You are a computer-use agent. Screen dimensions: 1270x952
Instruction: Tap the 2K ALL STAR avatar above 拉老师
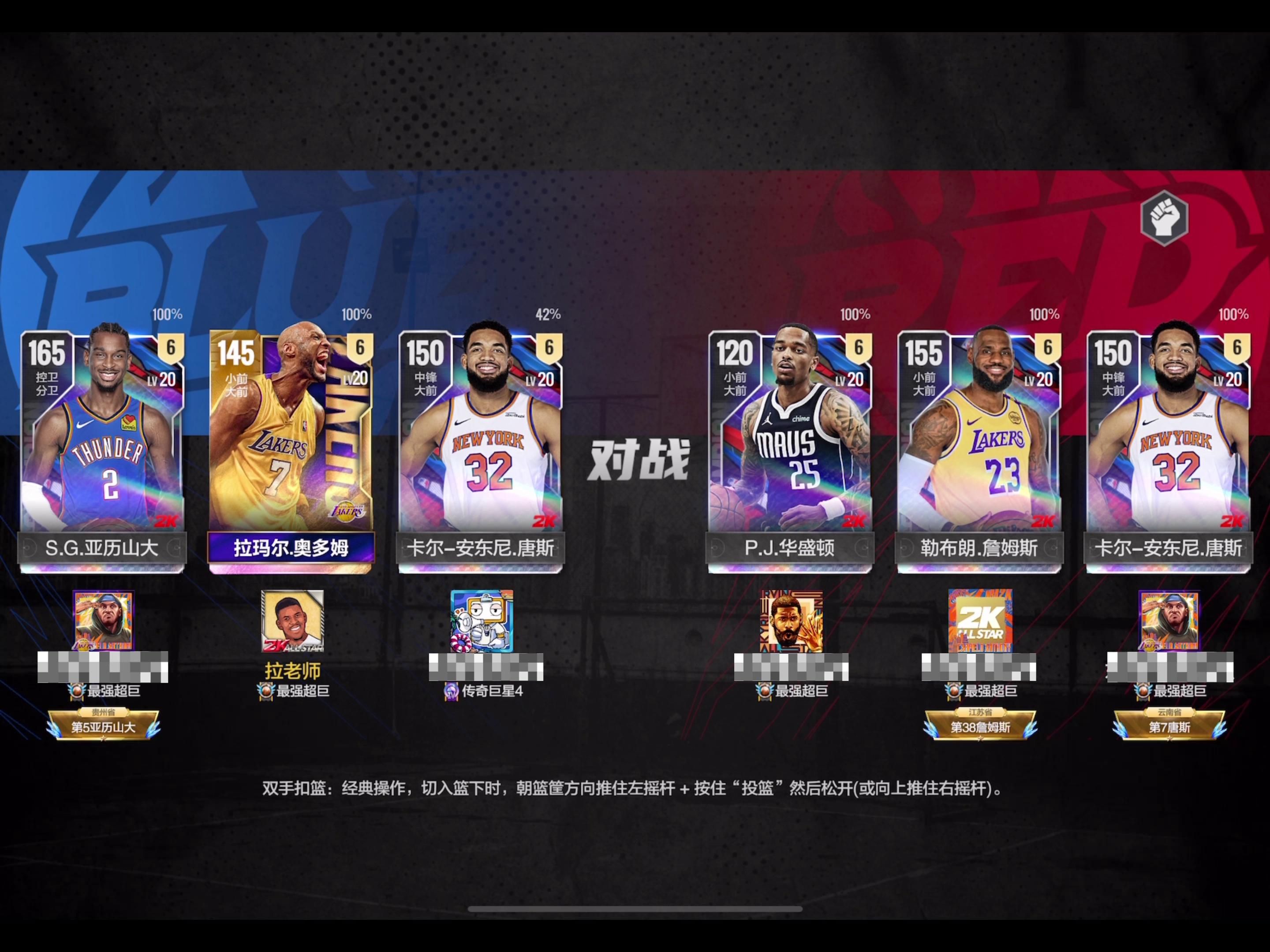click(x=293, y=621)
